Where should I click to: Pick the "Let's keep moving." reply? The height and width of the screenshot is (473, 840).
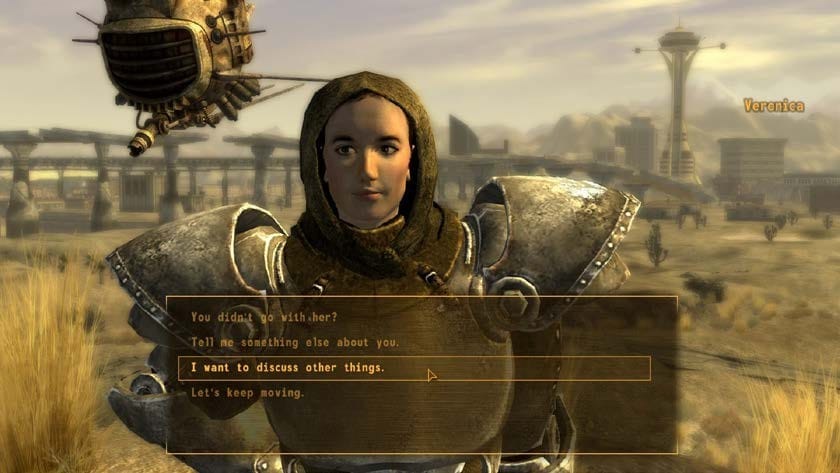point(248,393)
